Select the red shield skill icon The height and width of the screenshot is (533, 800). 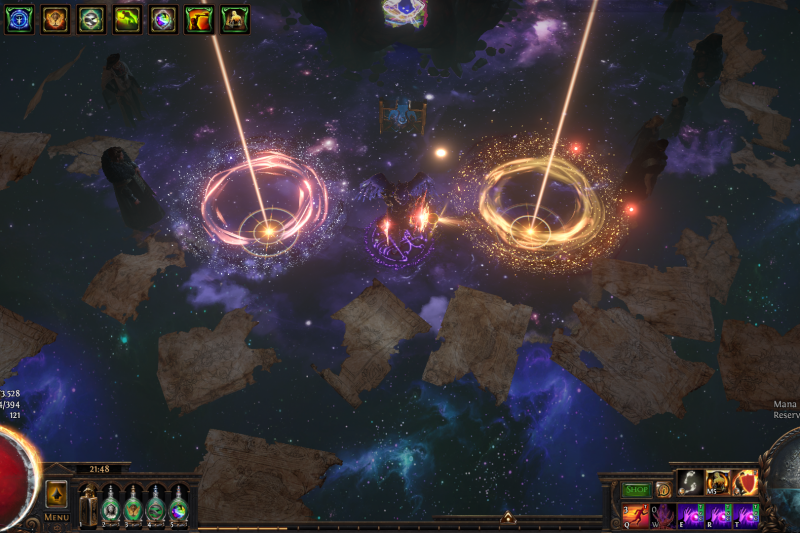(x=746, y=483)
